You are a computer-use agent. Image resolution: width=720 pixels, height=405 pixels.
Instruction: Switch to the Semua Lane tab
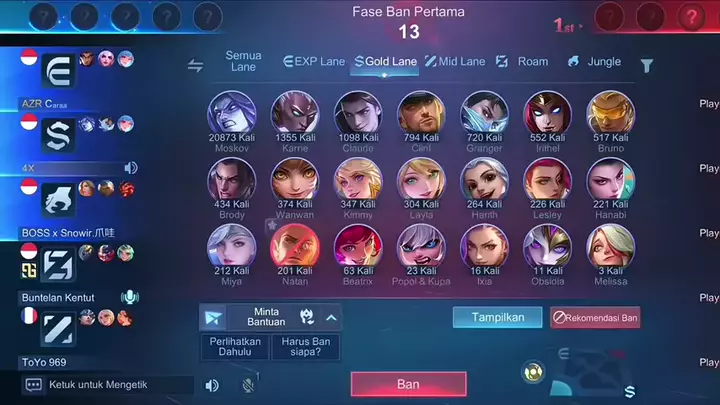coord(244,62)
